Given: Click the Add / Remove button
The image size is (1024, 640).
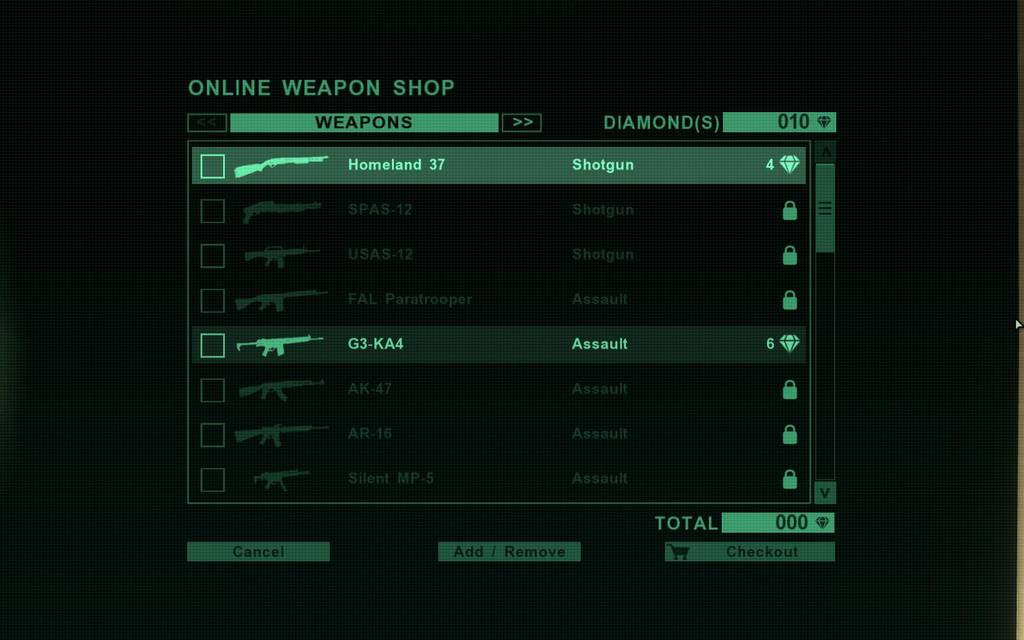Looking at the screenshot, I should 509,551.
